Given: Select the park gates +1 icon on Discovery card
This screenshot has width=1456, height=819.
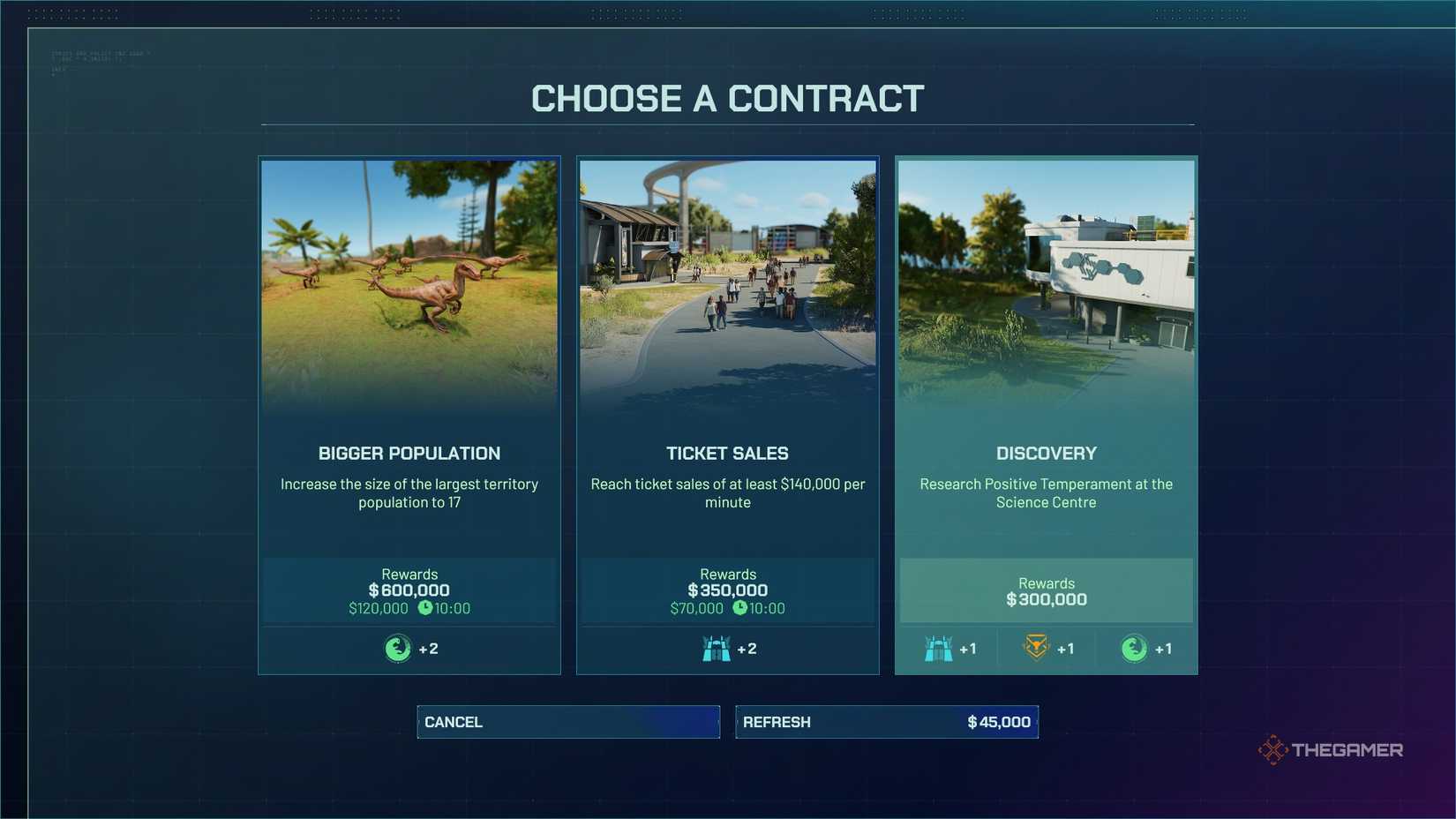Looking at the screenshot, I should tap(937, 647).
